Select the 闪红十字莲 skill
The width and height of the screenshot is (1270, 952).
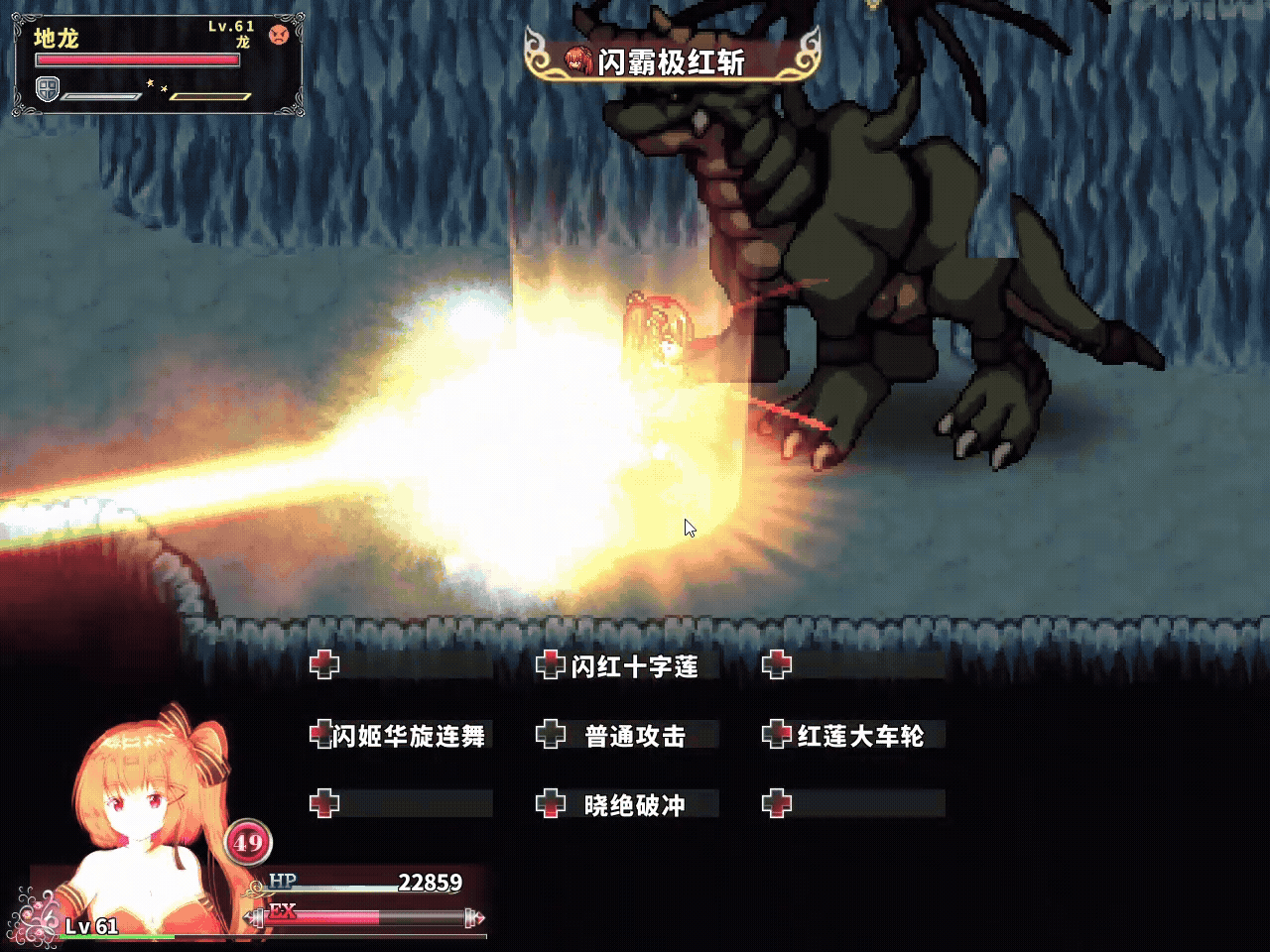coord(634,666)
